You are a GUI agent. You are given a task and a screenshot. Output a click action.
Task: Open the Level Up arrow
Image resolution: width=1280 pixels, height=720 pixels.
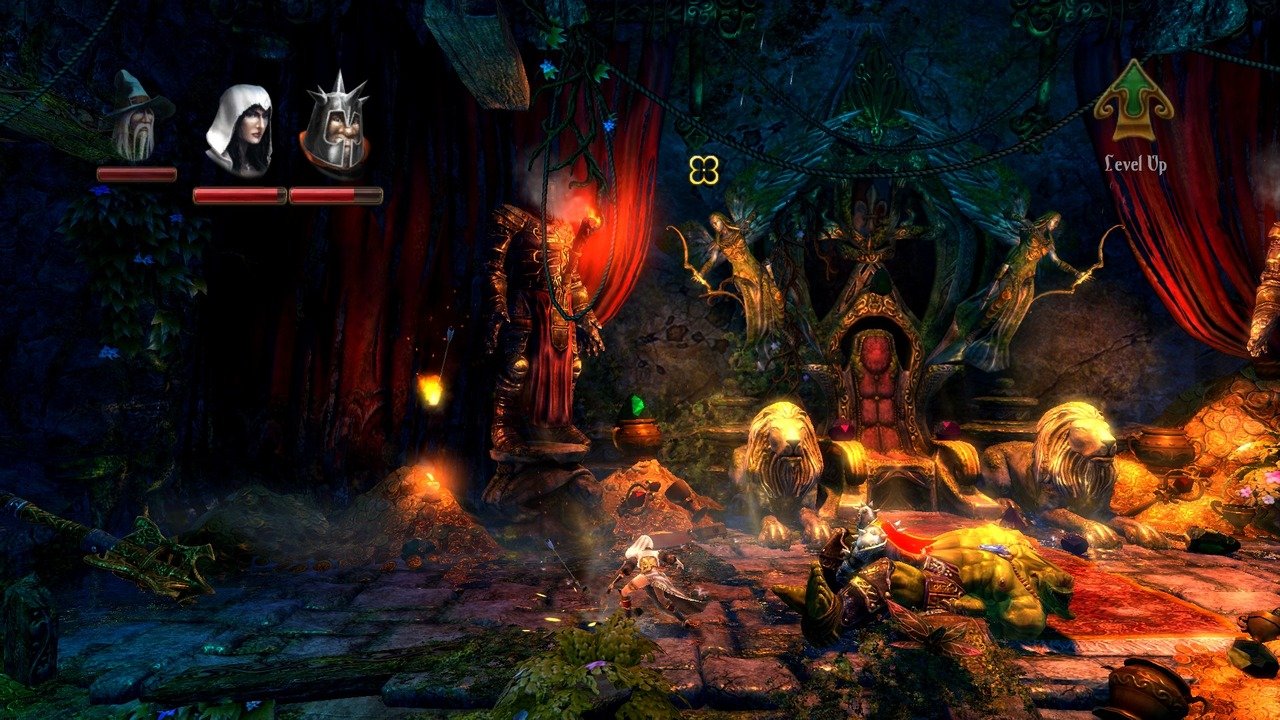(x=1134, y=102)
